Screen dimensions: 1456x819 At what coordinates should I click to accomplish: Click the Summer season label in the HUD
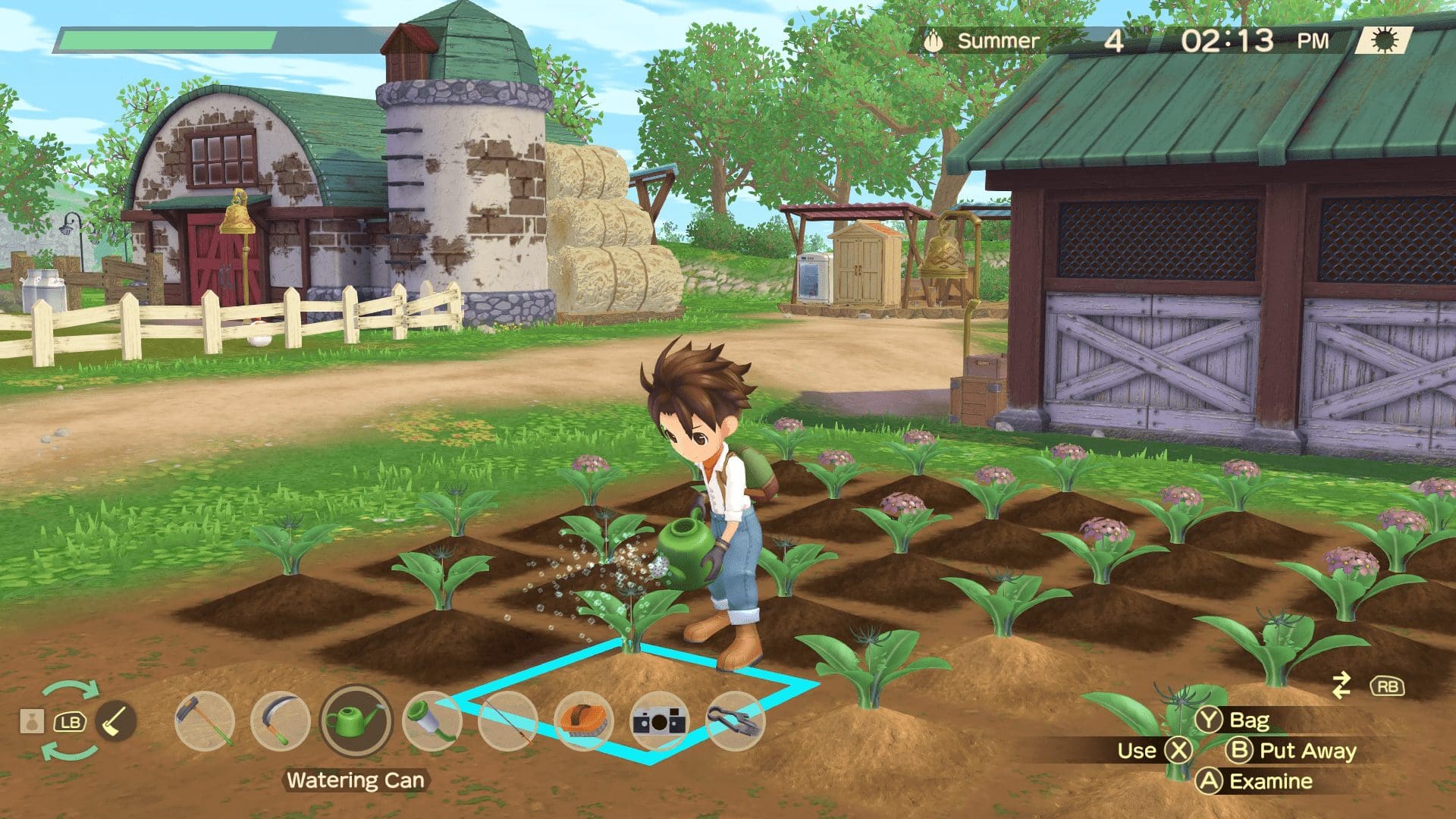pos(997,39)
